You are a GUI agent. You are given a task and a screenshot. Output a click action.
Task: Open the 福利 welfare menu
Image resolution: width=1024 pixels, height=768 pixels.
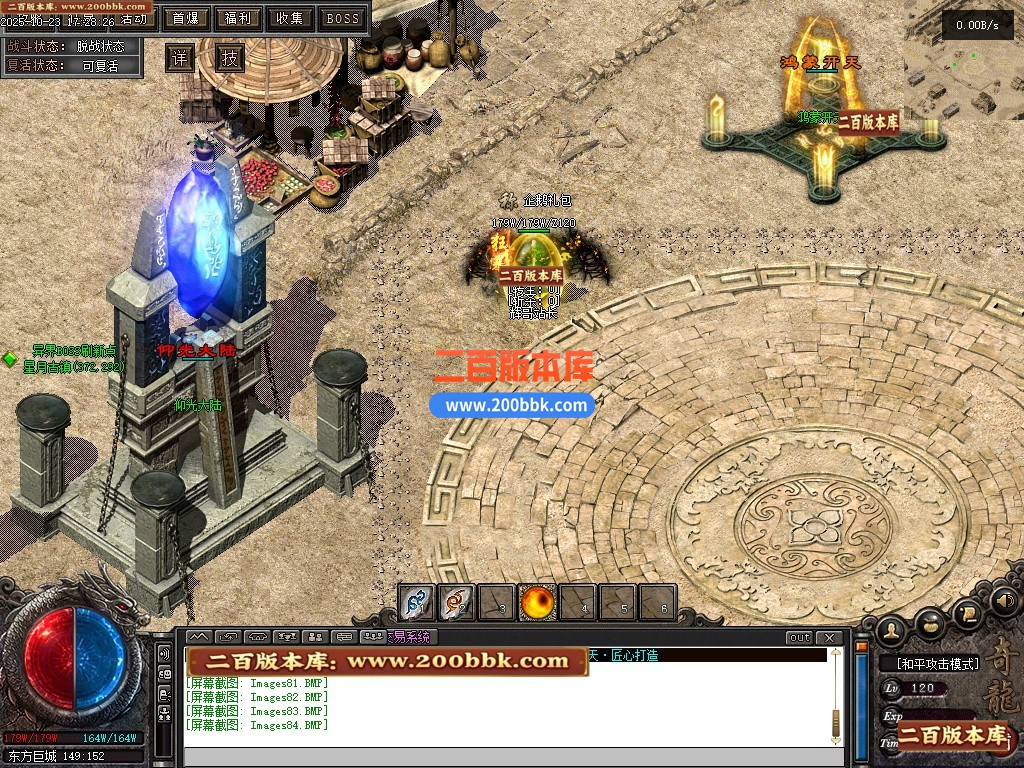click(x=238, y=18)
